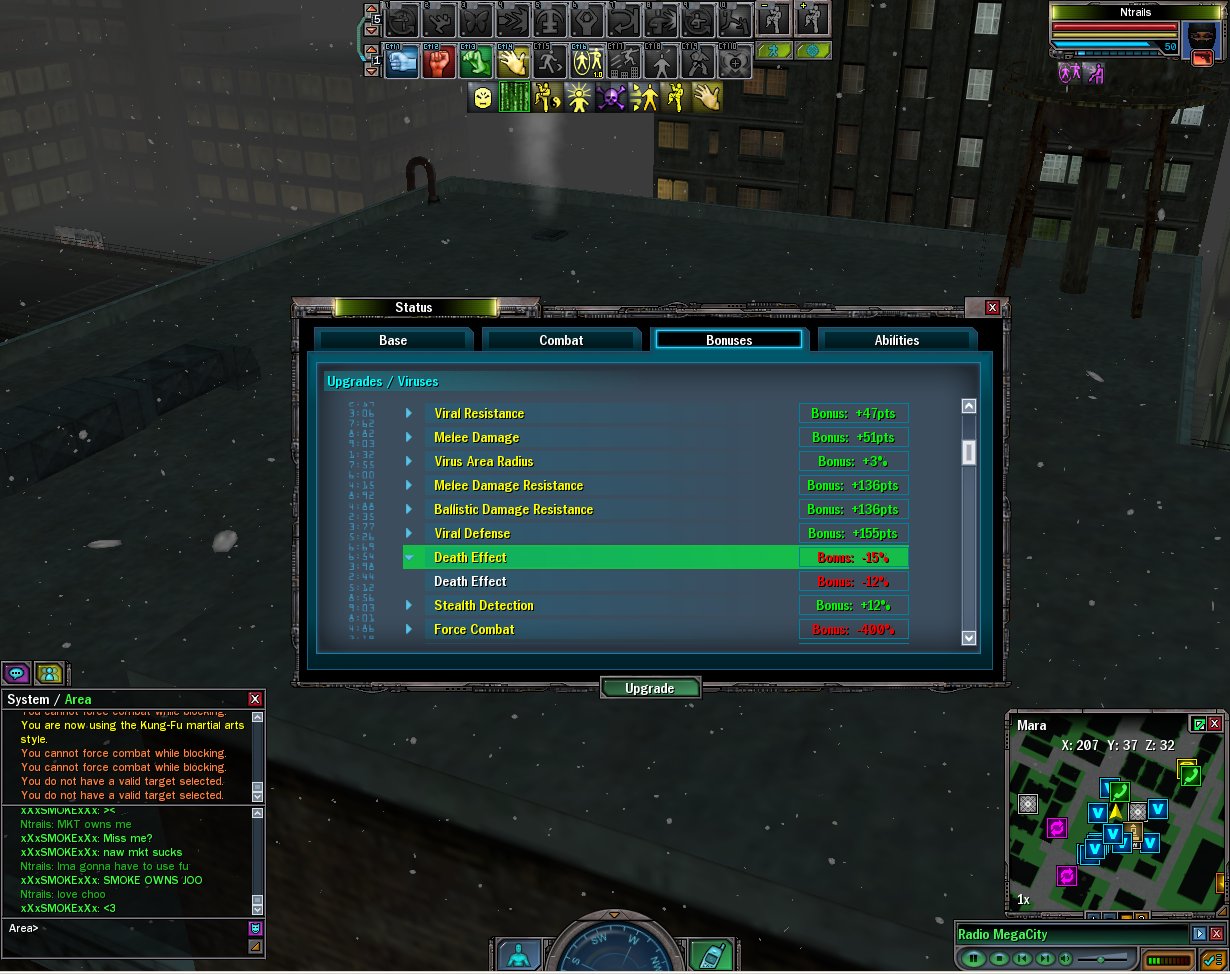Switch to the Base tab
Image resolution: width=1230 pixels, height=974 pixels.
(x=393, y=340)
